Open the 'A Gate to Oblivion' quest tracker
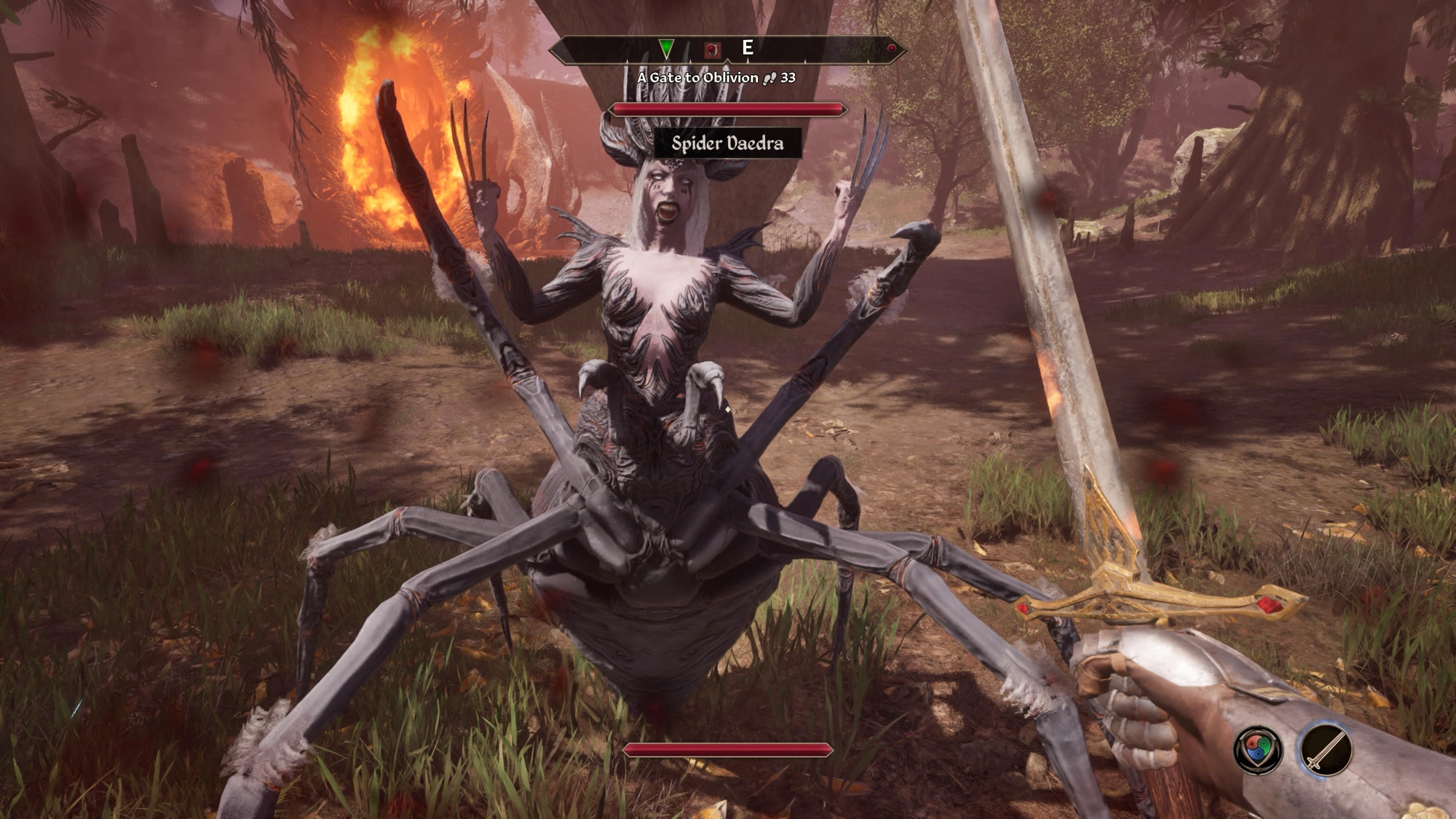1456x819 pixels. tap(716, 77)
